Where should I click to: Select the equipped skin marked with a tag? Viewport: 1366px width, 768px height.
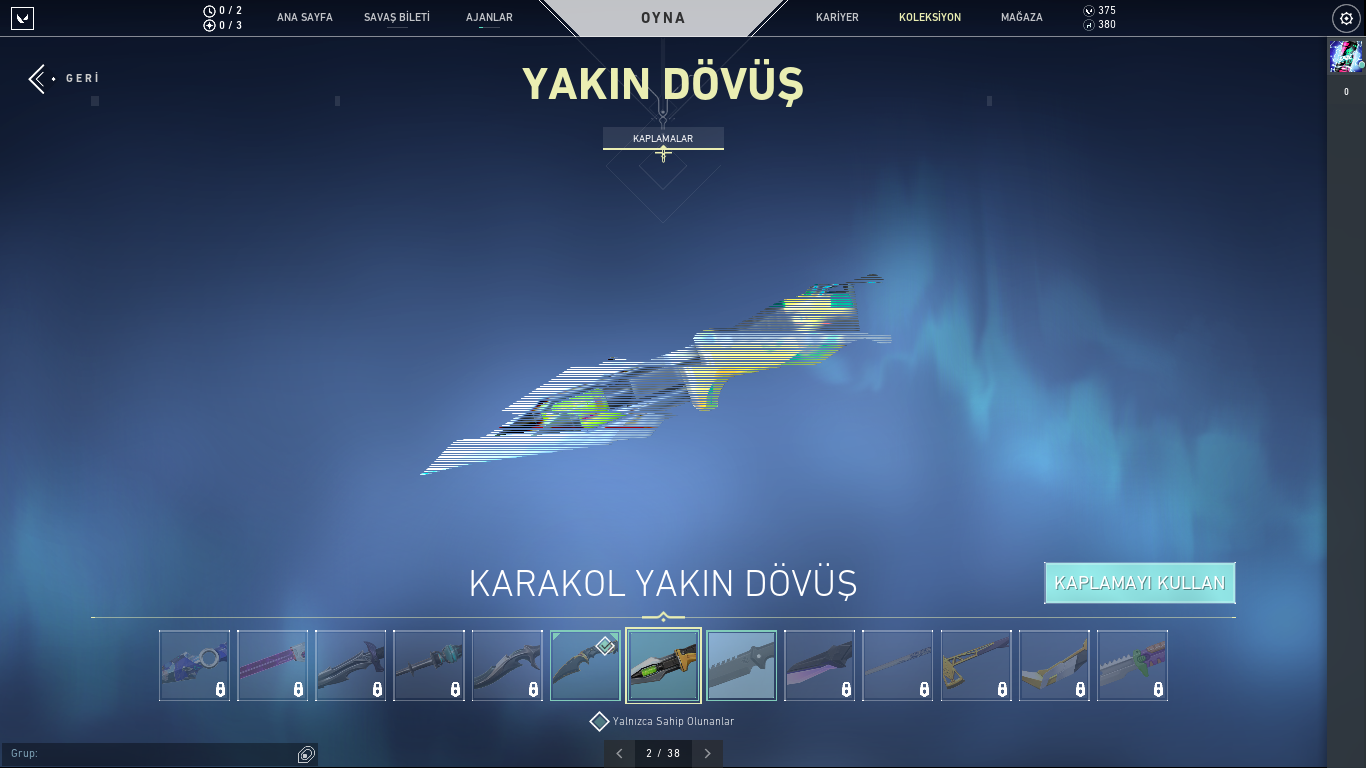(585, 665)
